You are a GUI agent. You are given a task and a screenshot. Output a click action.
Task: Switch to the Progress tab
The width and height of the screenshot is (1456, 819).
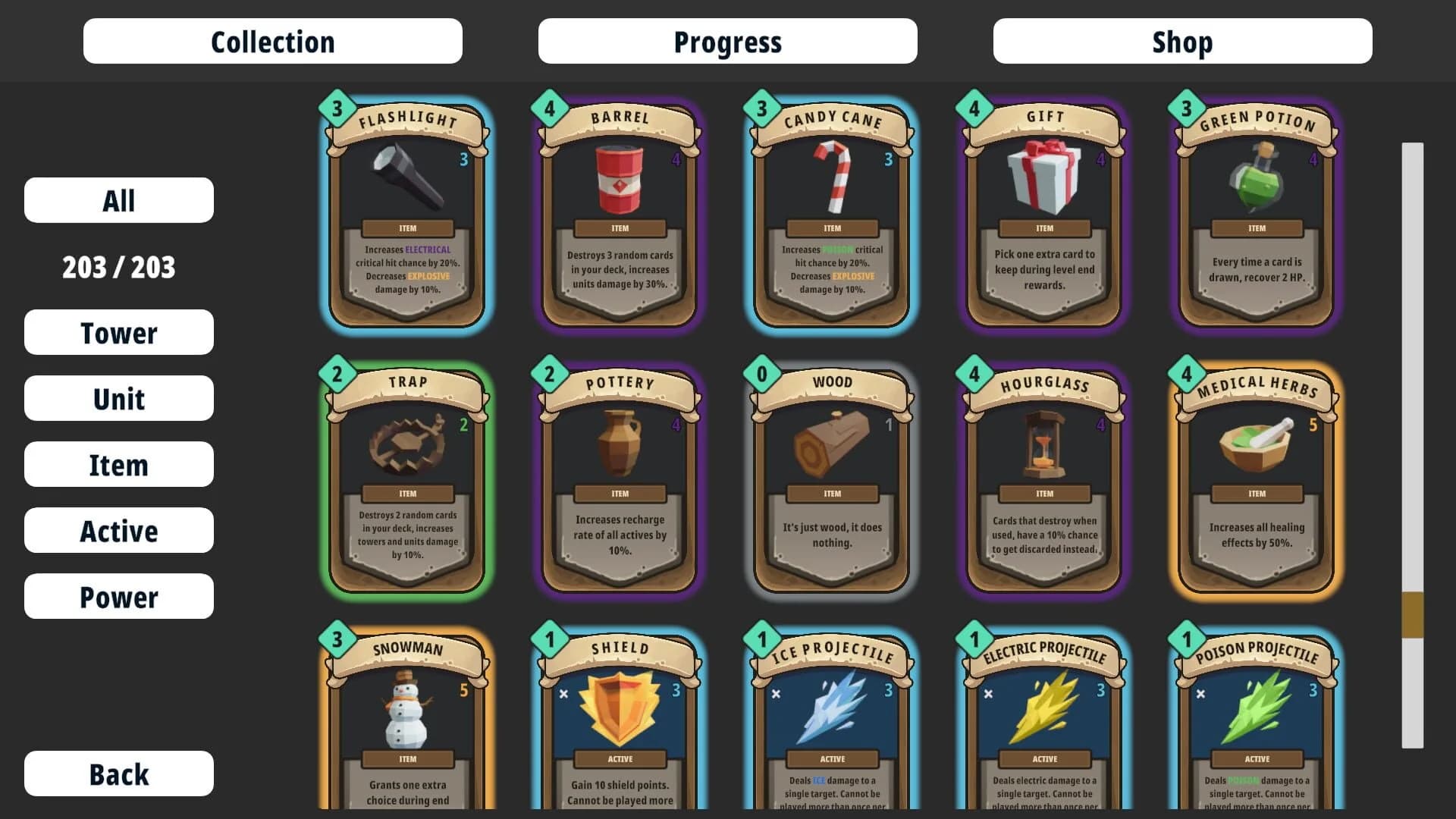click(726, 42)
